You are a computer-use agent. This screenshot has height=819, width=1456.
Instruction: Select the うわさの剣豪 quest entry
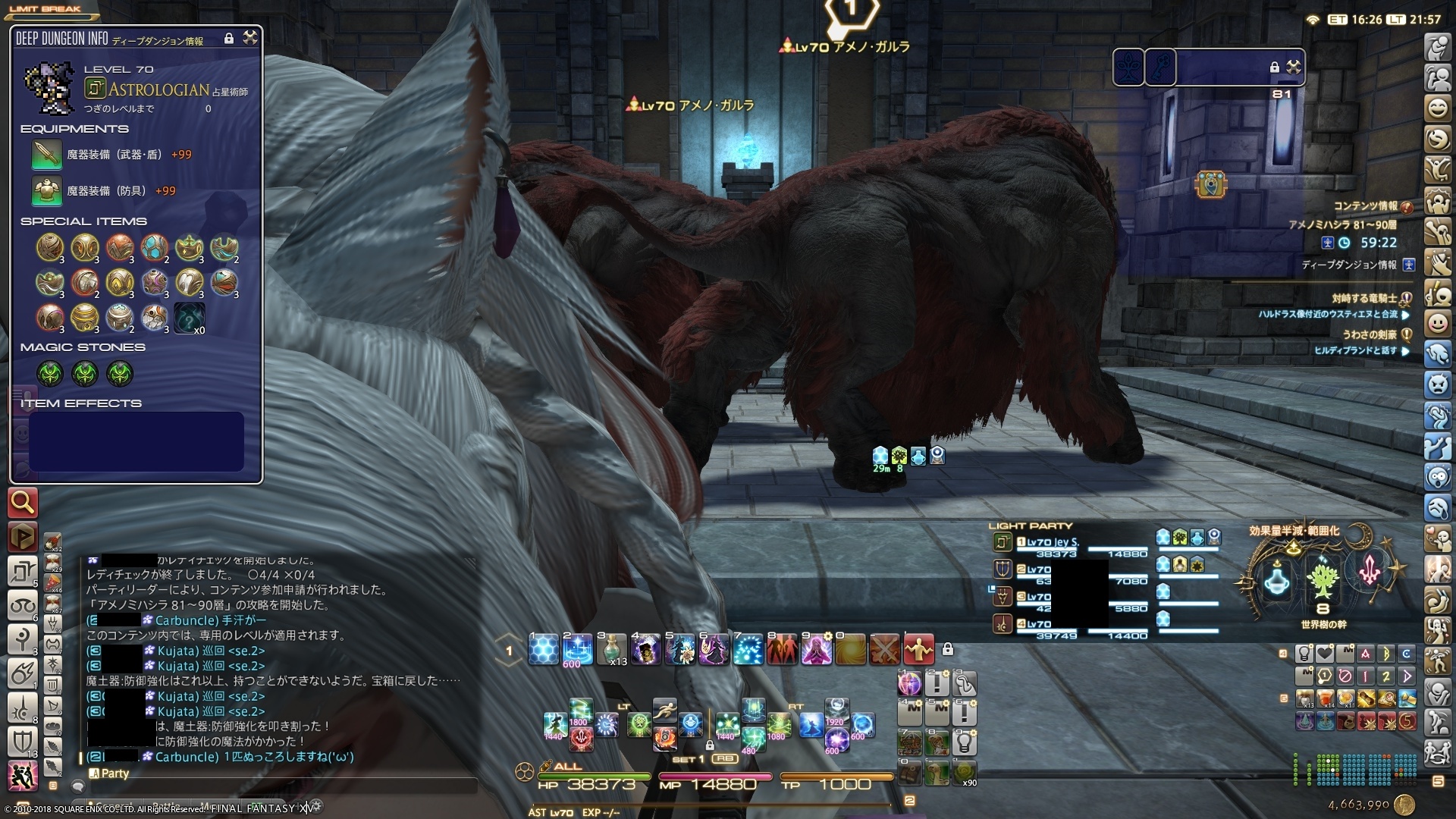1369,334
